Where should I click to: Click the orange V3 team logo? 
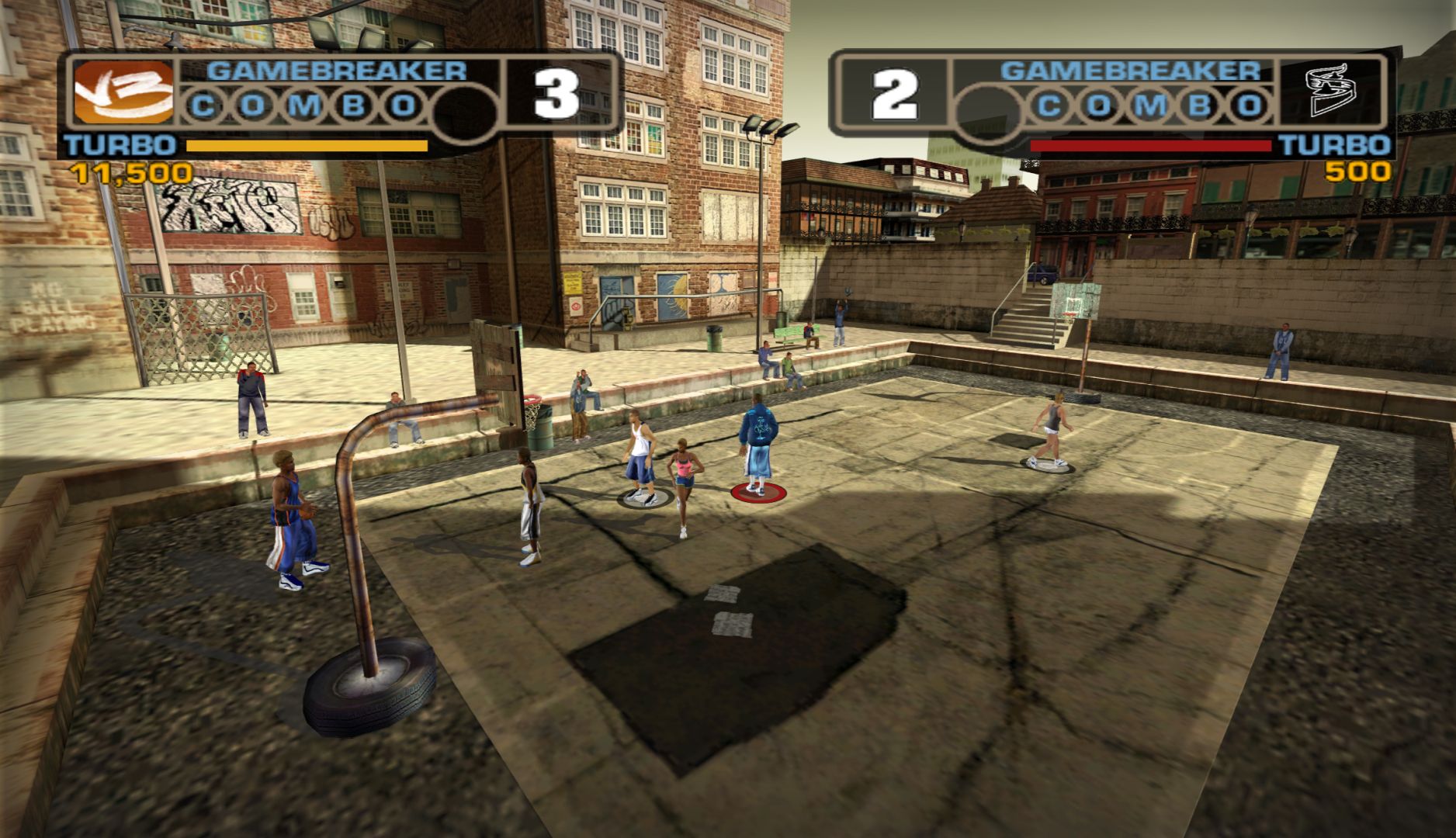(x=123, y=92)
